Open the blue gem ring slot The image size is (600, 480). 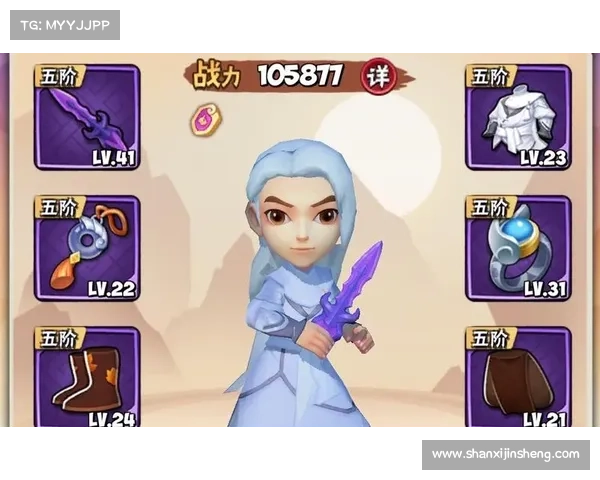pos(518,249)
